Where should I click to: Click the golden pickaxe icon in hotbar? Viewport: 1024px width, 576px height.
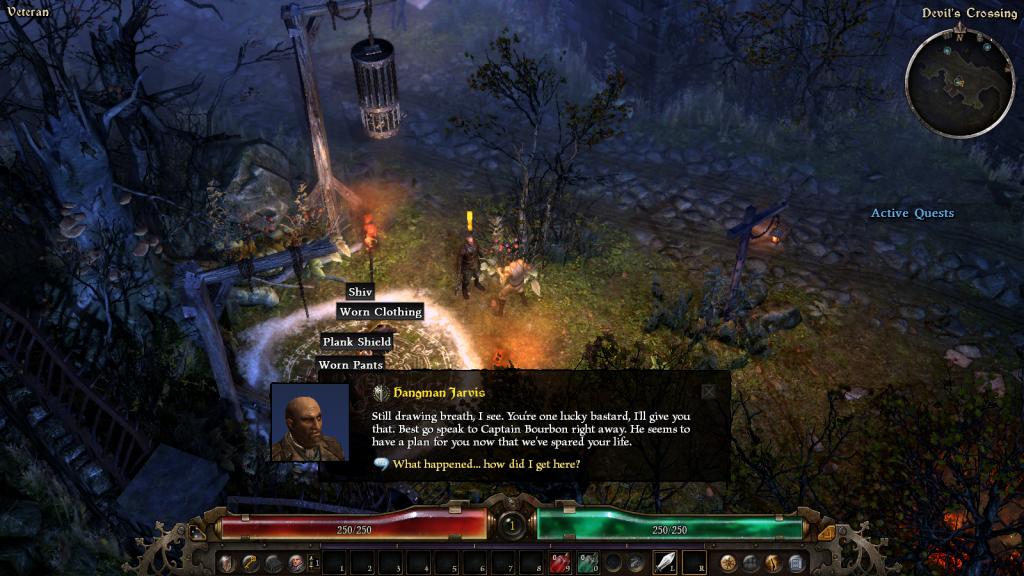click(x=251, y=563)
